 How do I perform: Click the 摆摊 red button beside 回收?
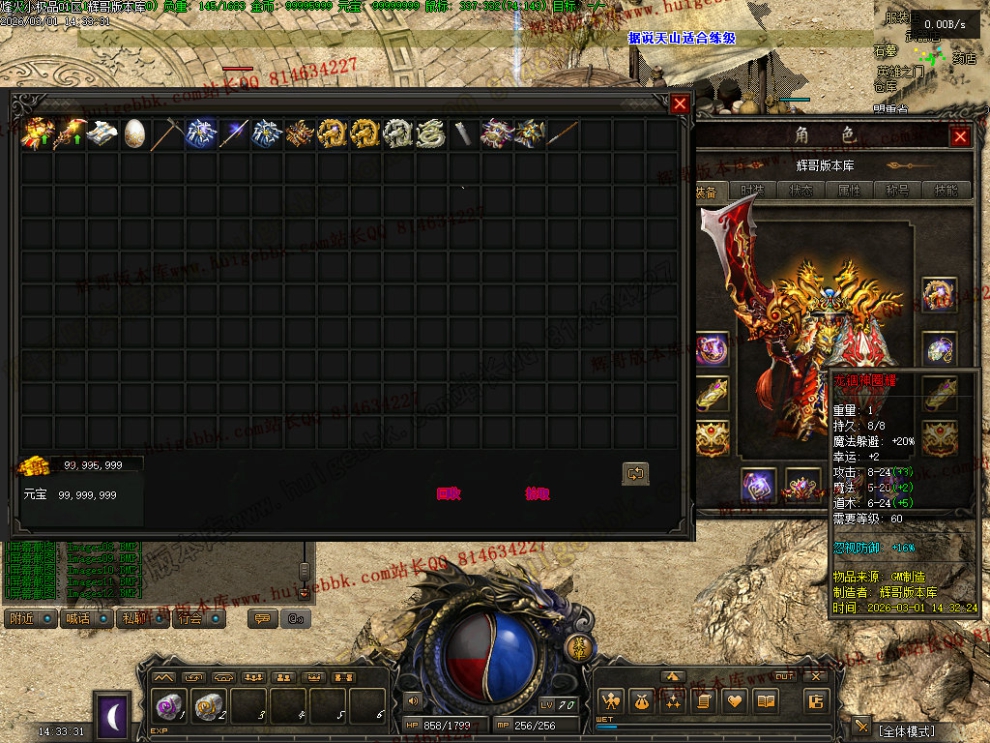click(537, 493)
